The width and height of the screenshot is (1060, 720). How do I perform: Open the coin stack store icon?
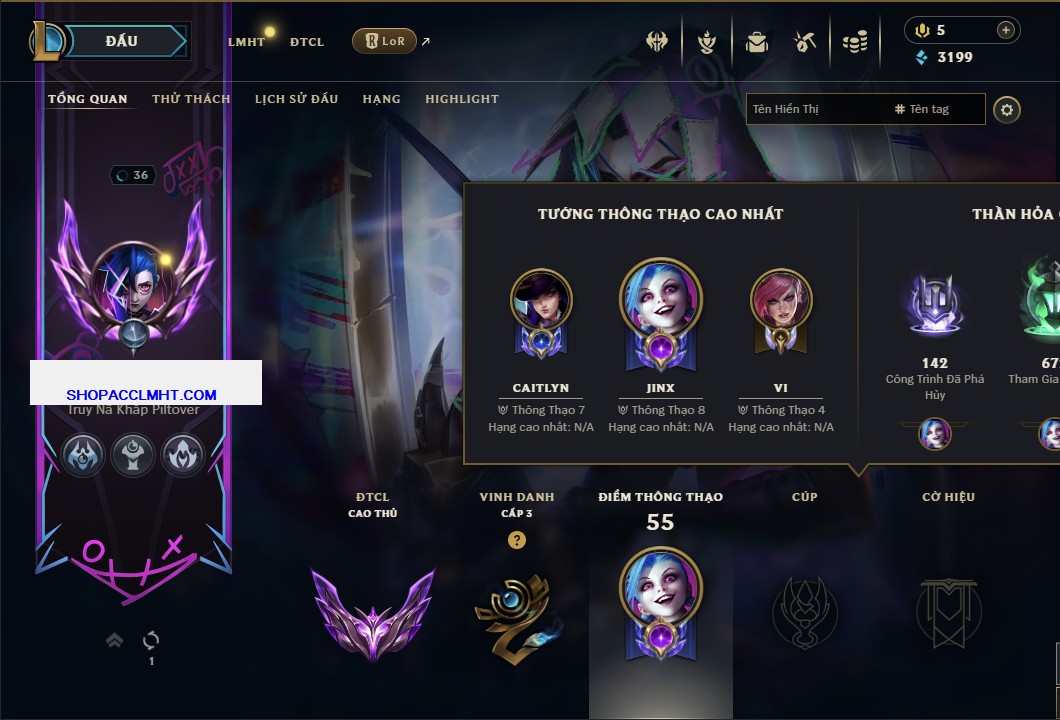click(x=854, y=42)
